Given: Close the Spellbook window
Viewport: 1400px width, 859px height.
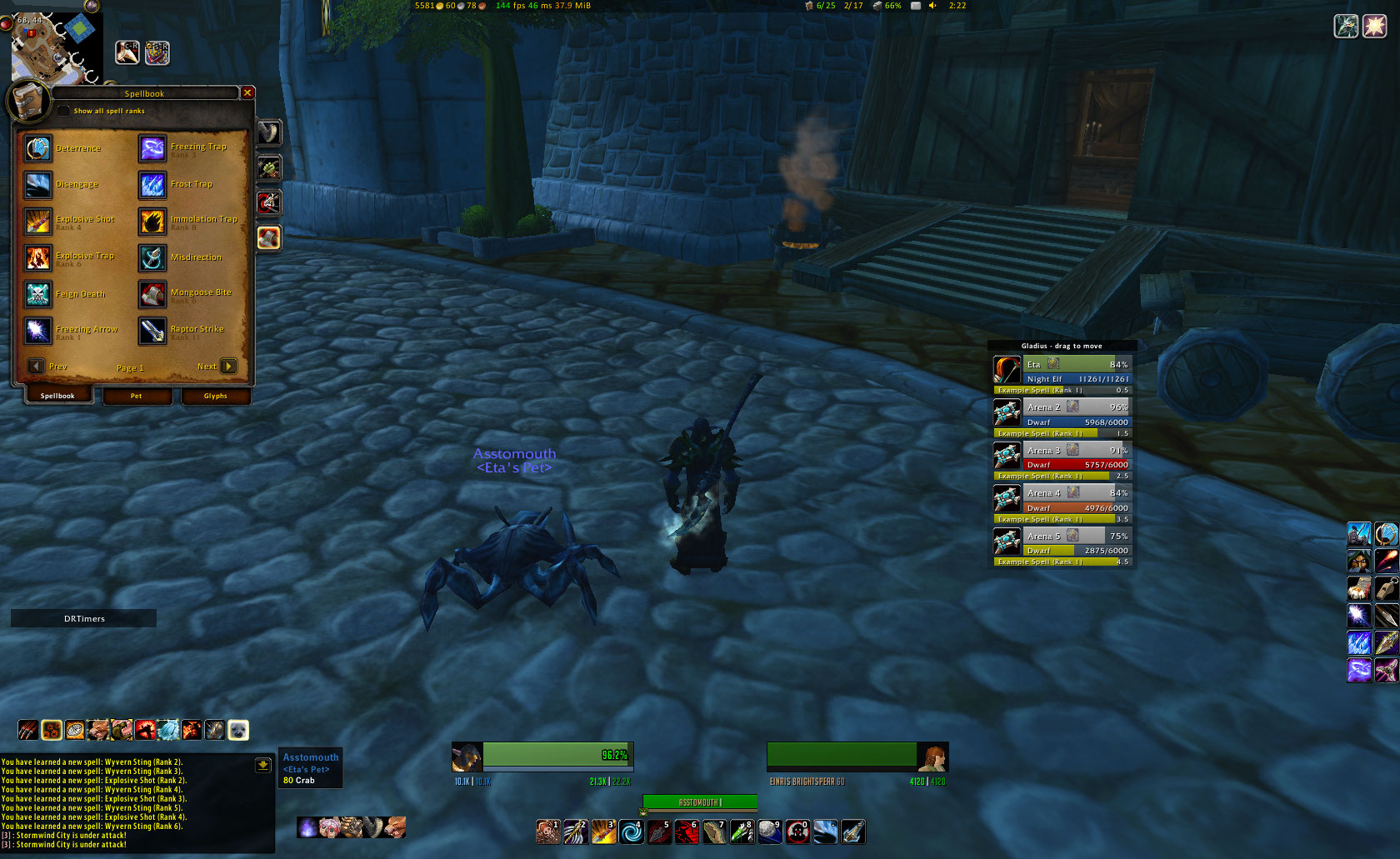Looking at the screenshot, I should point(247,92).
